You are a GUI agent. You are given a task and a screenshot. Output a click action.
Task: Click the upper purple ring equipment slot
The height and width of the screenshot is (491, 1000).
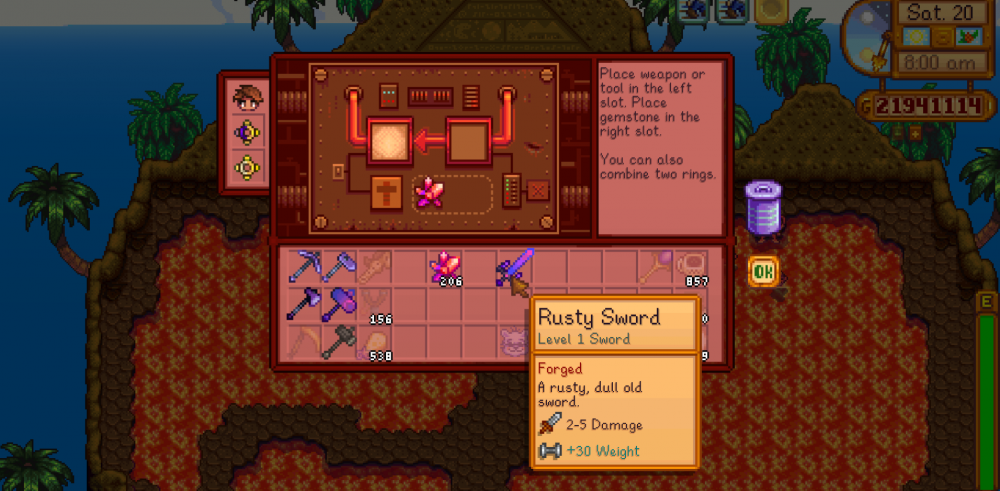(247, 133)
